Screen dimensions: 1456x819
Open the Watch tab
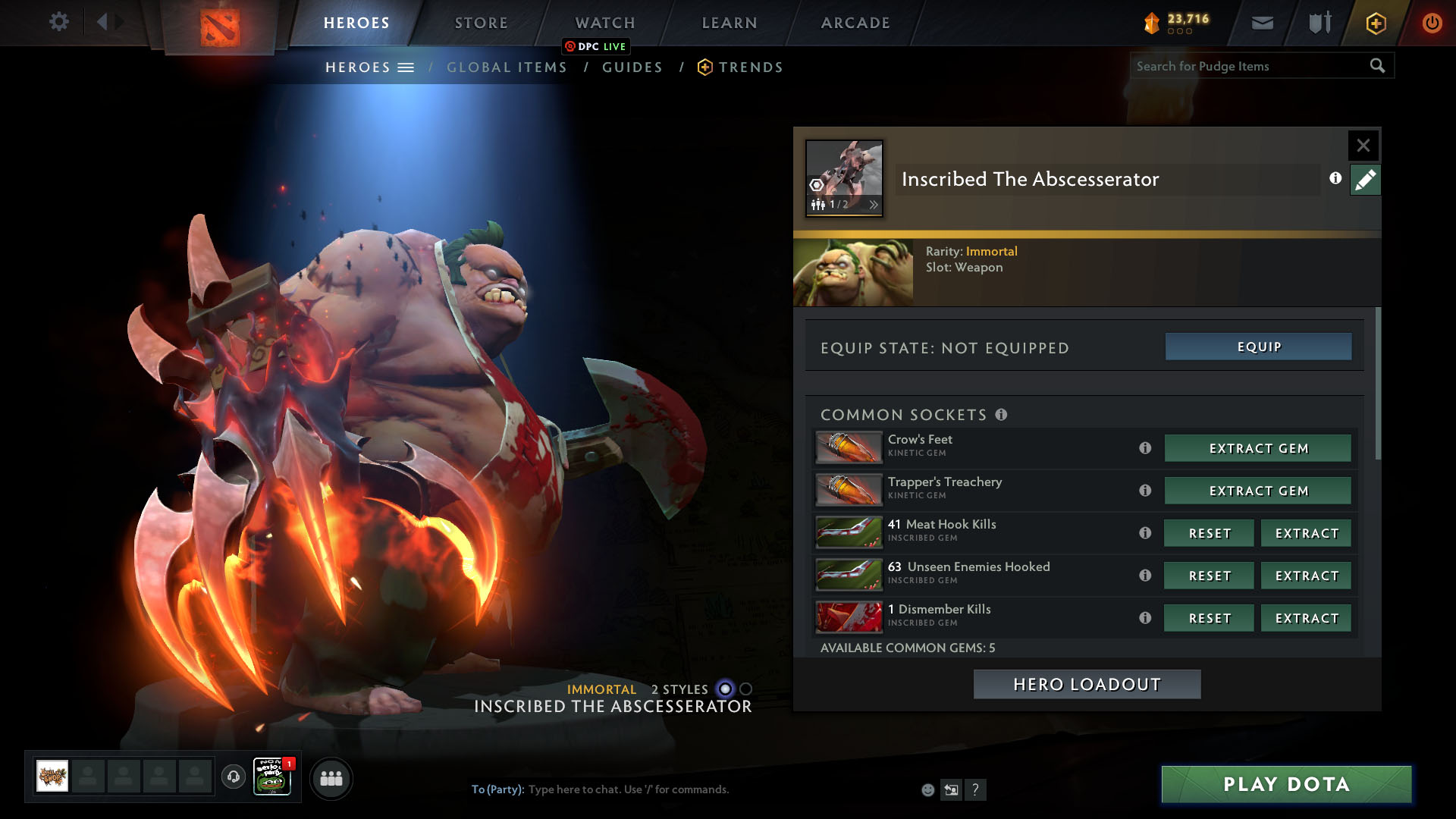(x=605, y=23)
